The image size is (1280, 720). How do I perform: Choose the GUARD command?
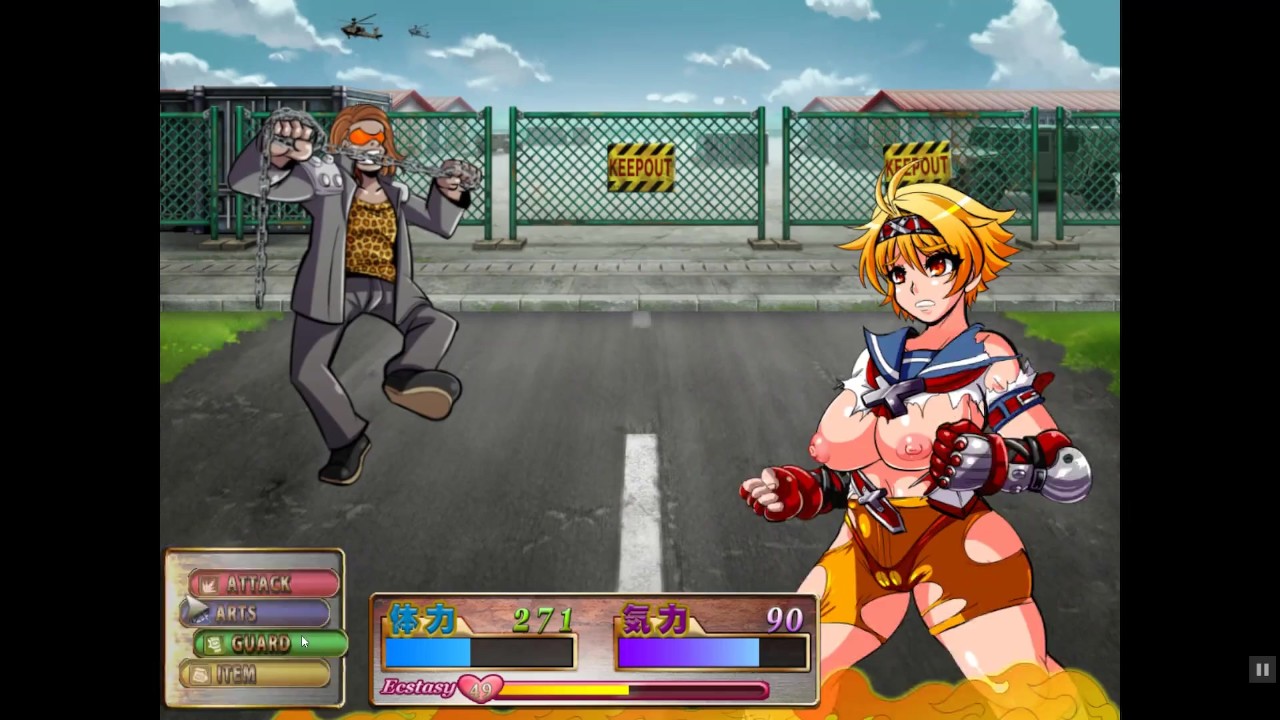click(270, 644)
